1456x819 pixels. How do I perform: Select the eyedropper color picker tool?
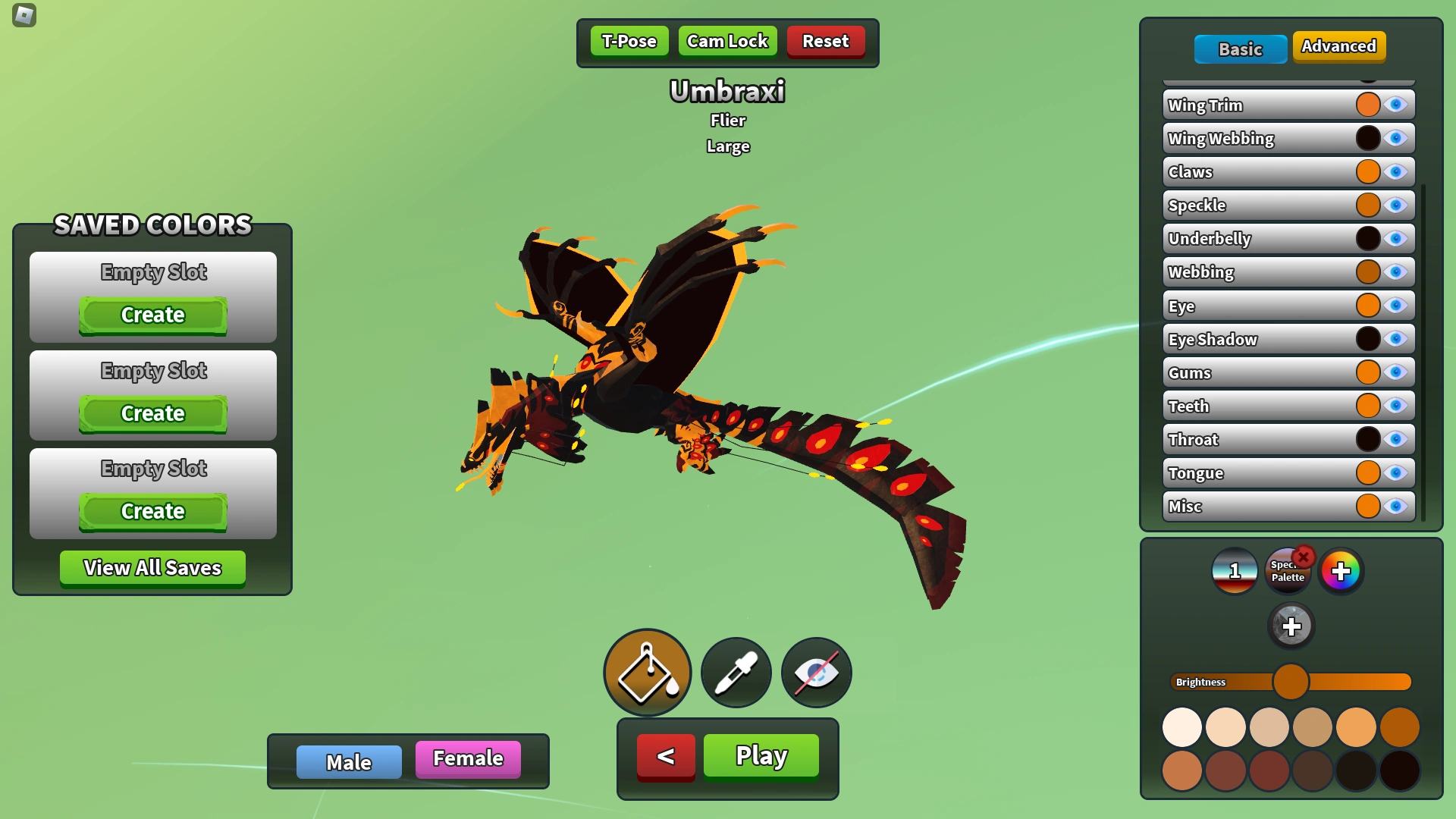point(735,672)
